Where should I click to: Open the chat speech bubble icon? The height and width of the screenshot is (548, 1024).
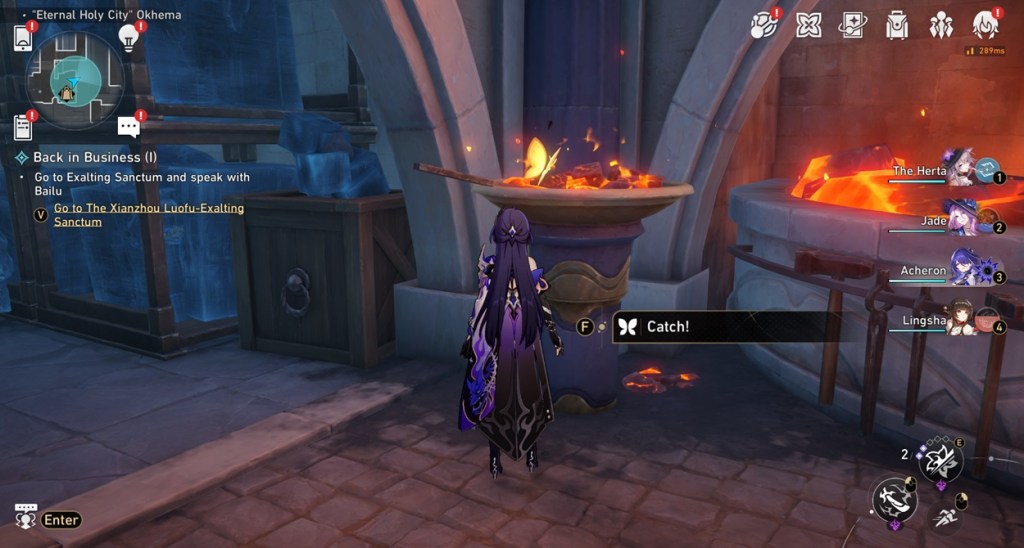point(128,126)
